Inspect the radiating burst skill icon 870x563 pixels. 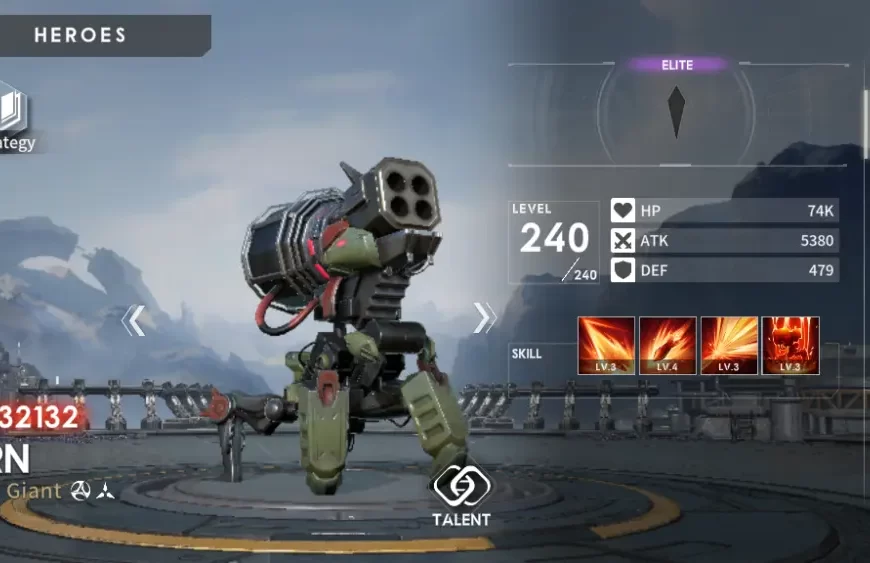tap(729, 345)
